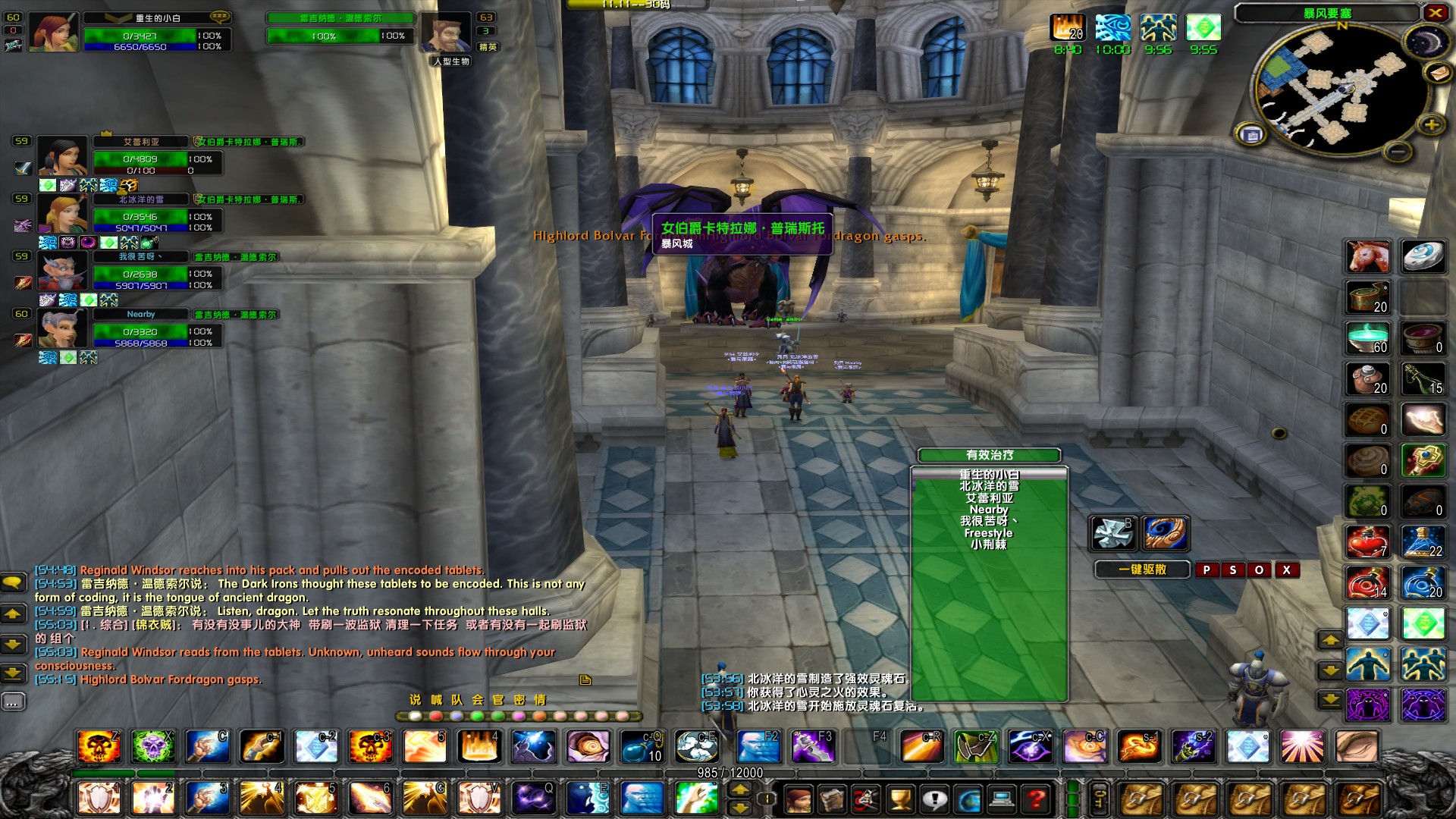Open character info from the portrait micro menu icon
This screenshot has width=1456, height=819.
click(799, 799)
